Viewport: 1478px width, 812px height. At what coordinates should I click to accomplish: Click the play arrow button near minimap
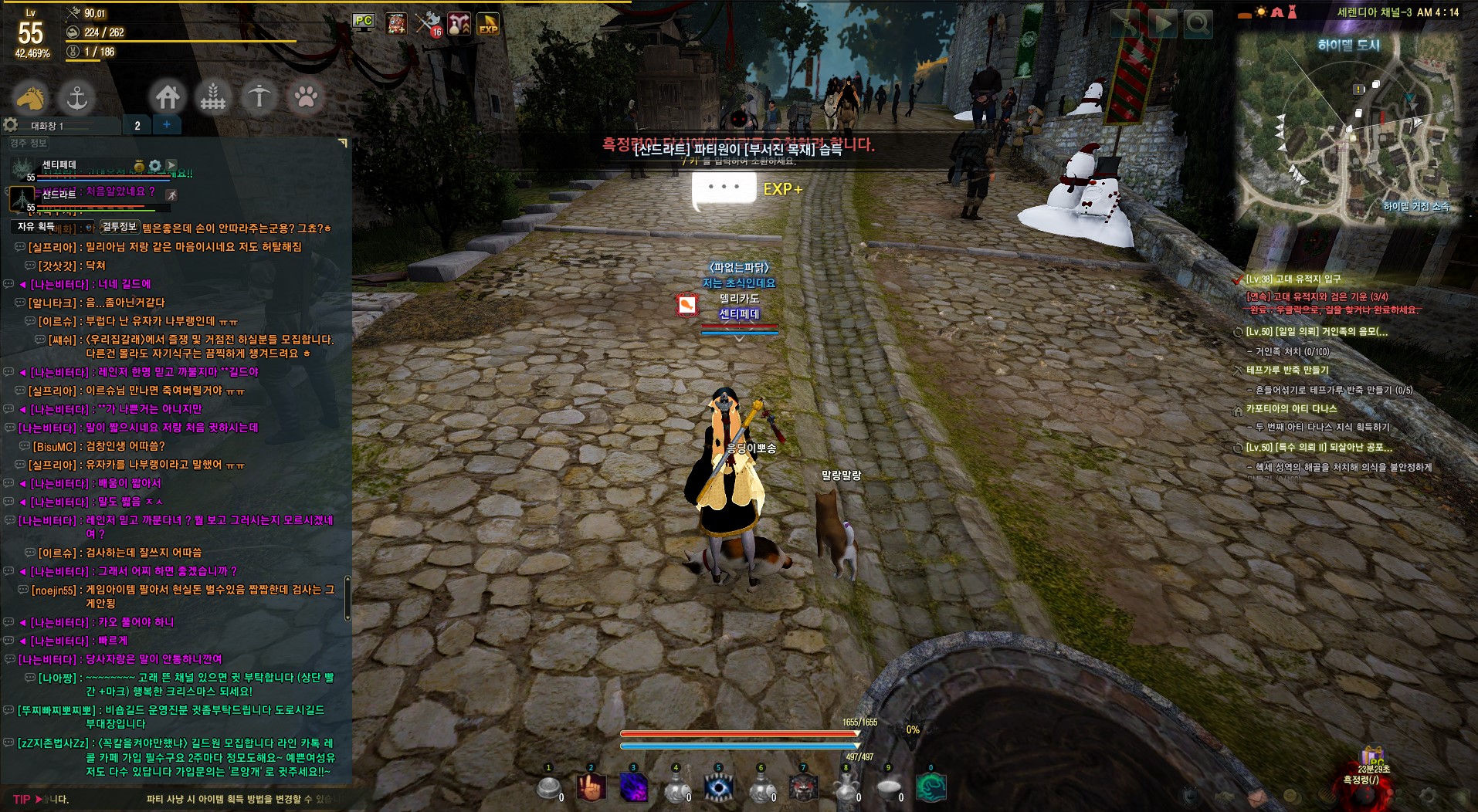pos(1162,25)
